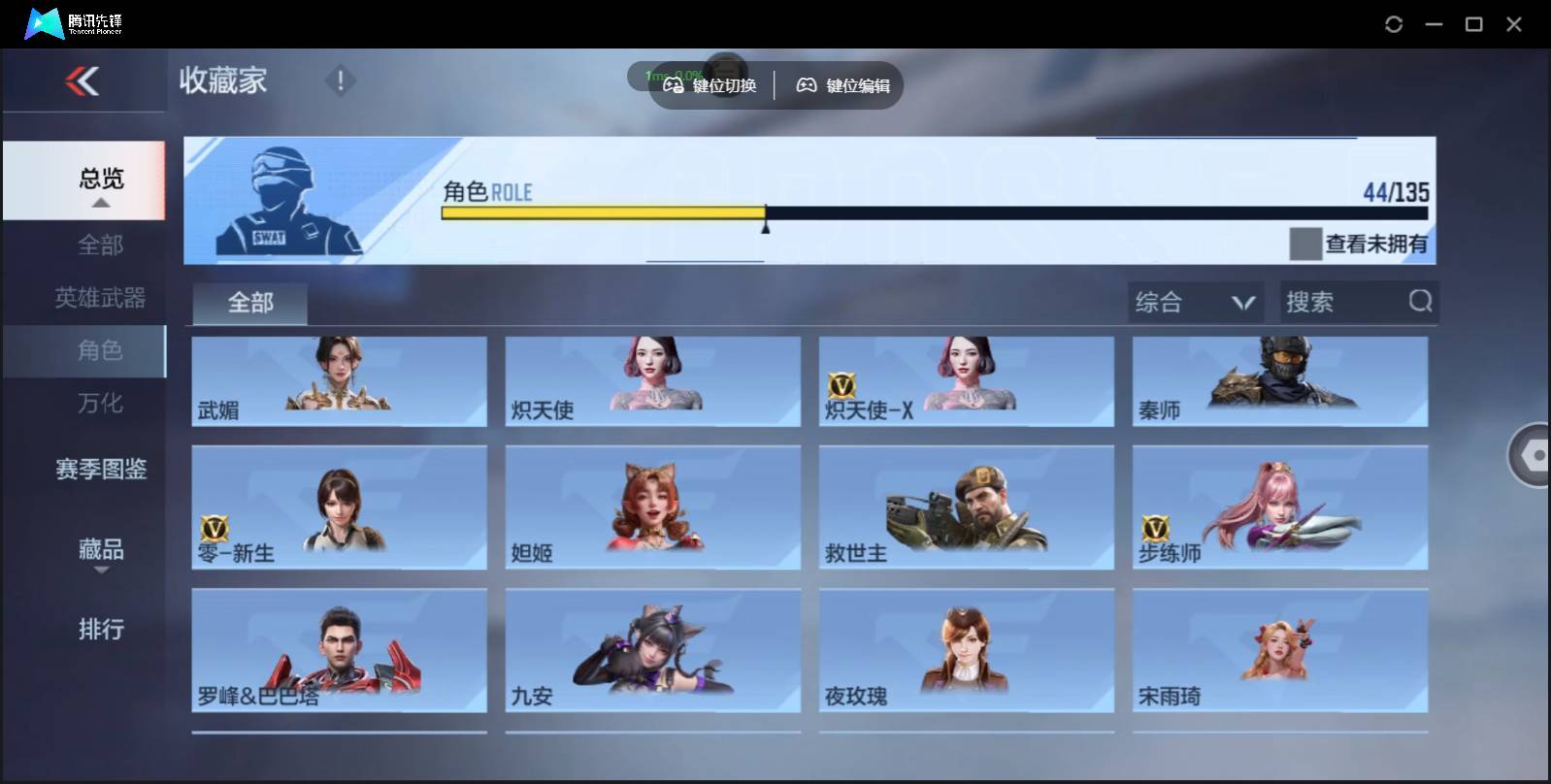
Task: Collapse the 总览 section arrow
Action: [x=100, y=202]
